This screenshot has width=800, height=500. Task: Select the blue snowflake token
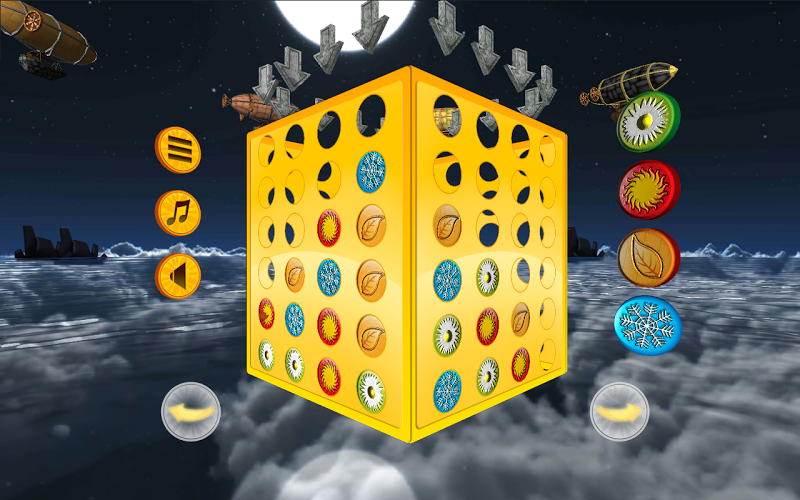(x=647, y=323)
